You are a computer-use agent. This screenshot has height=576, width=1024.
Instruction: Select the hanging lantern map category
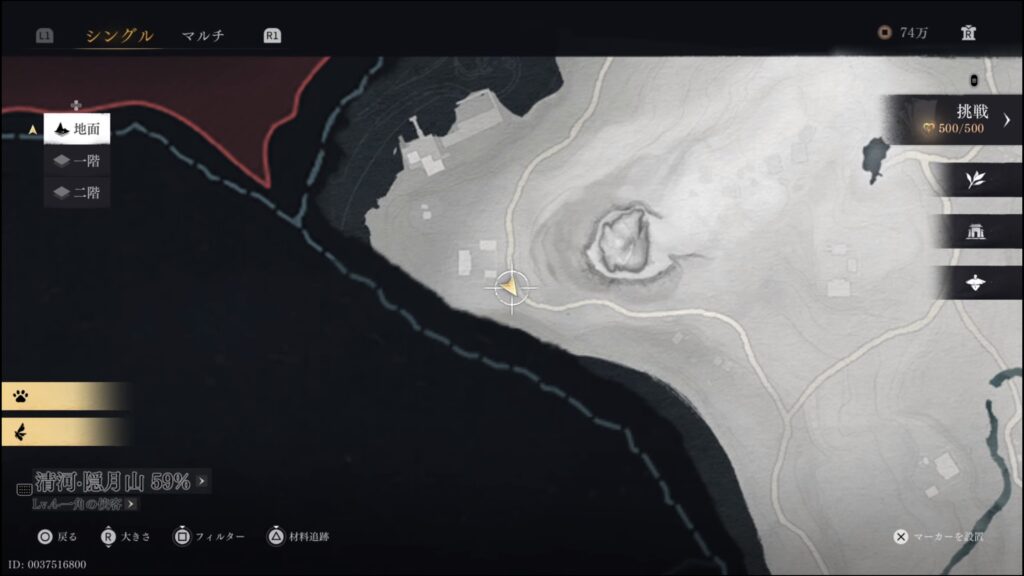pos(975,283)
